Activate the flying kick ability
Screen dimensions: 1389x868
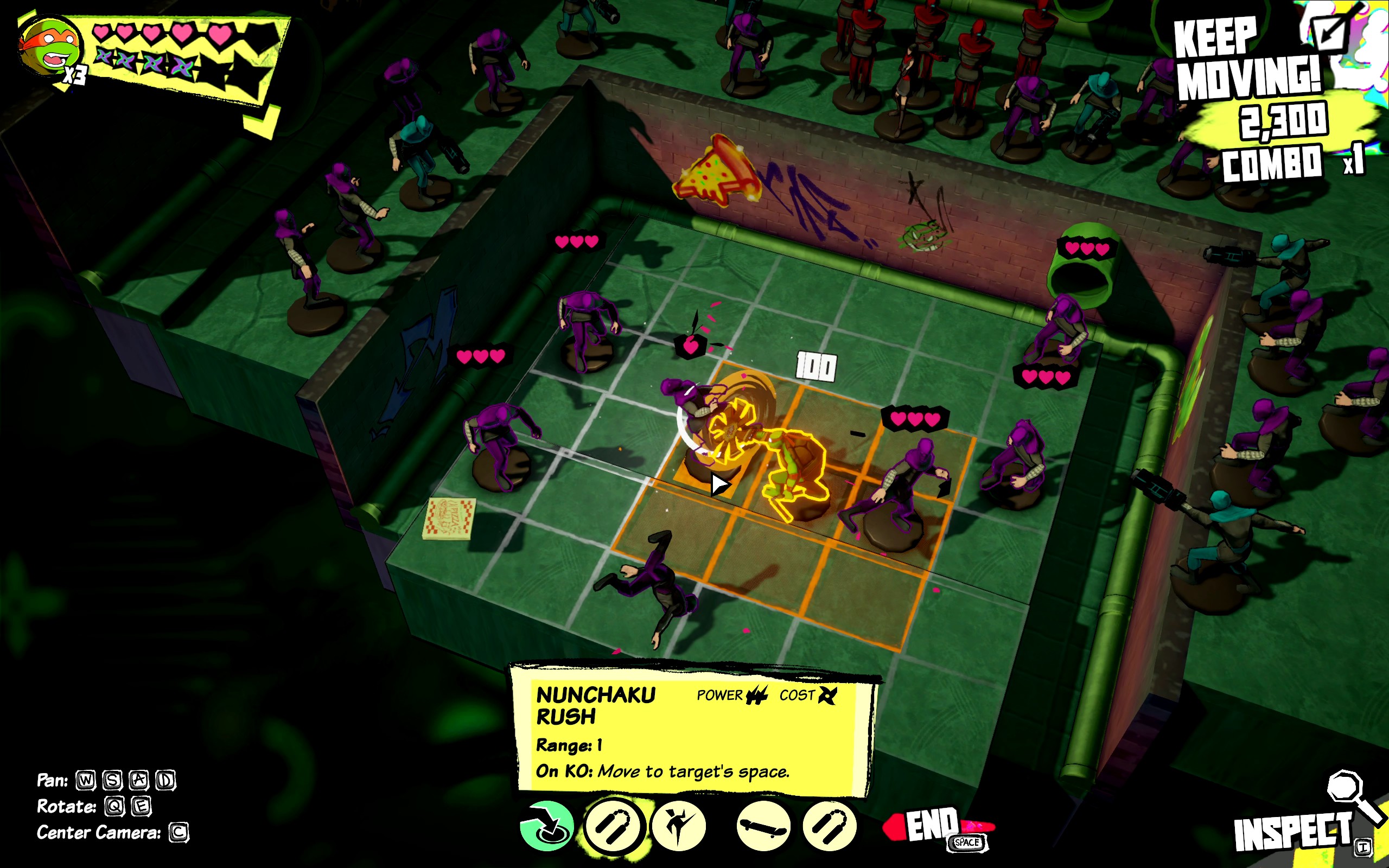pyautogui.click(x=679, y=827)
